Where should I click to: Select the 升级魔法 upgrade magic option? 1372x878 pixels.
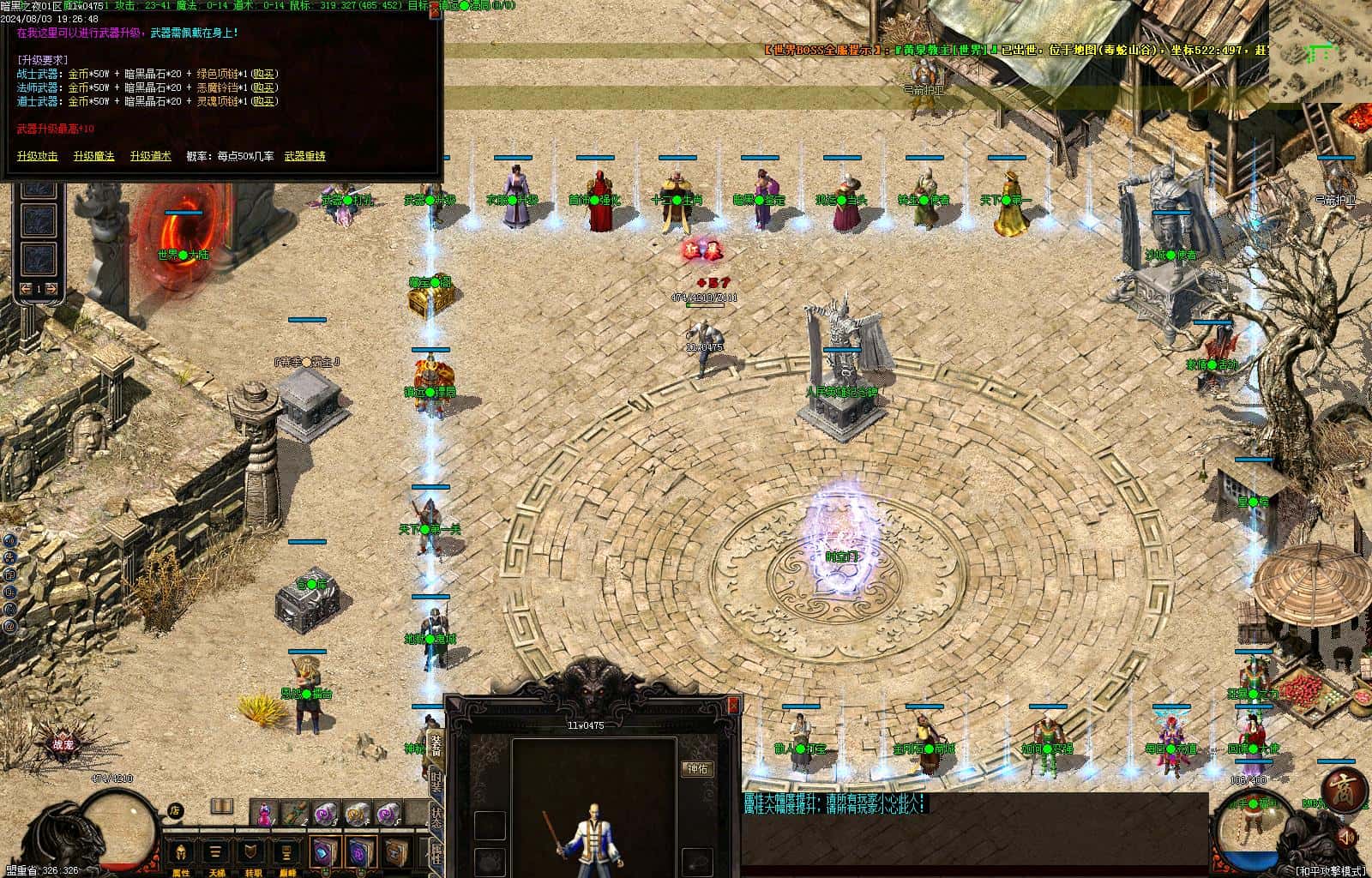point(93,156)
